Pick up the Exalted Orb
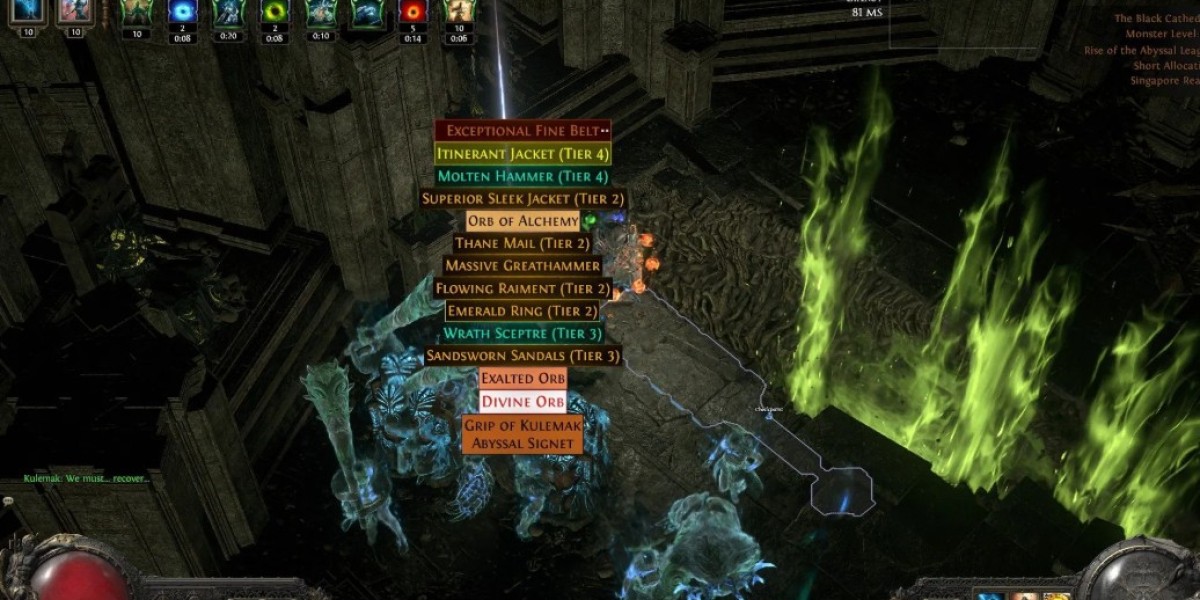The image size is (1200, 600). pos(523,379)
